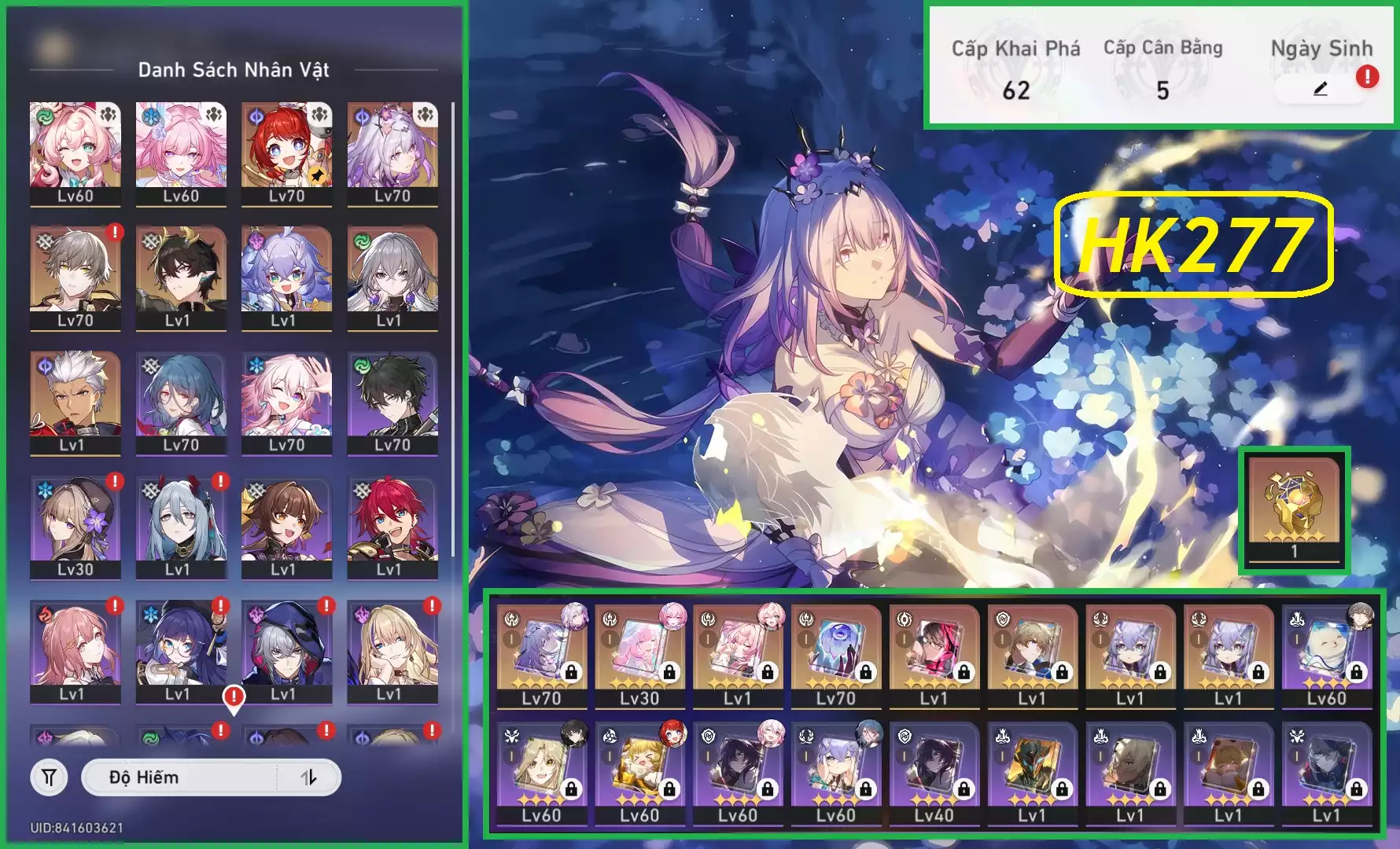This screenshot has height=849, width=1400.
Task: Choose the red-haired male Lv1 character
Action: (392, 526)
